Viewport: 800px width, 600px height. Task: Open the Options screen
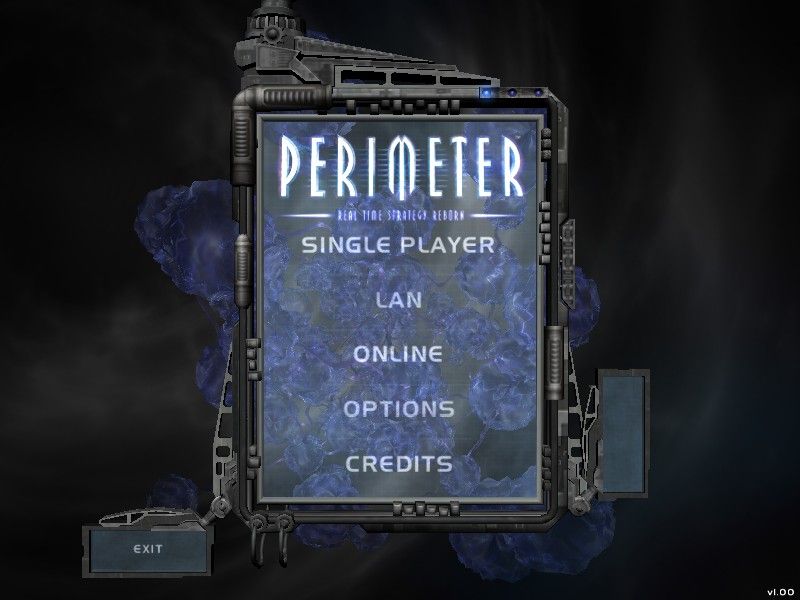coord(398,409)
